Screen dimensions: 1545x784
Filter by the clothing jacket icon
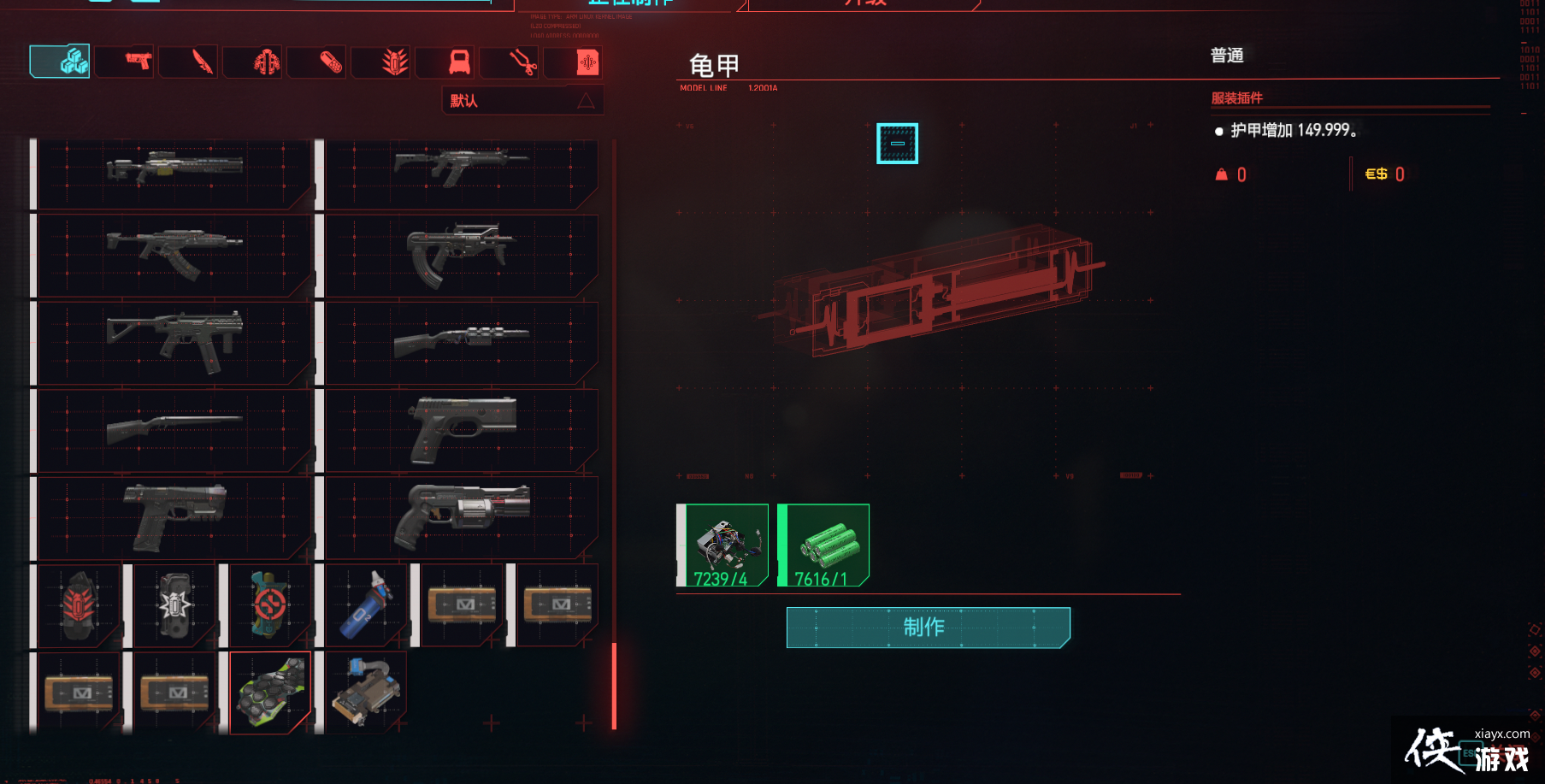point(253,61)
